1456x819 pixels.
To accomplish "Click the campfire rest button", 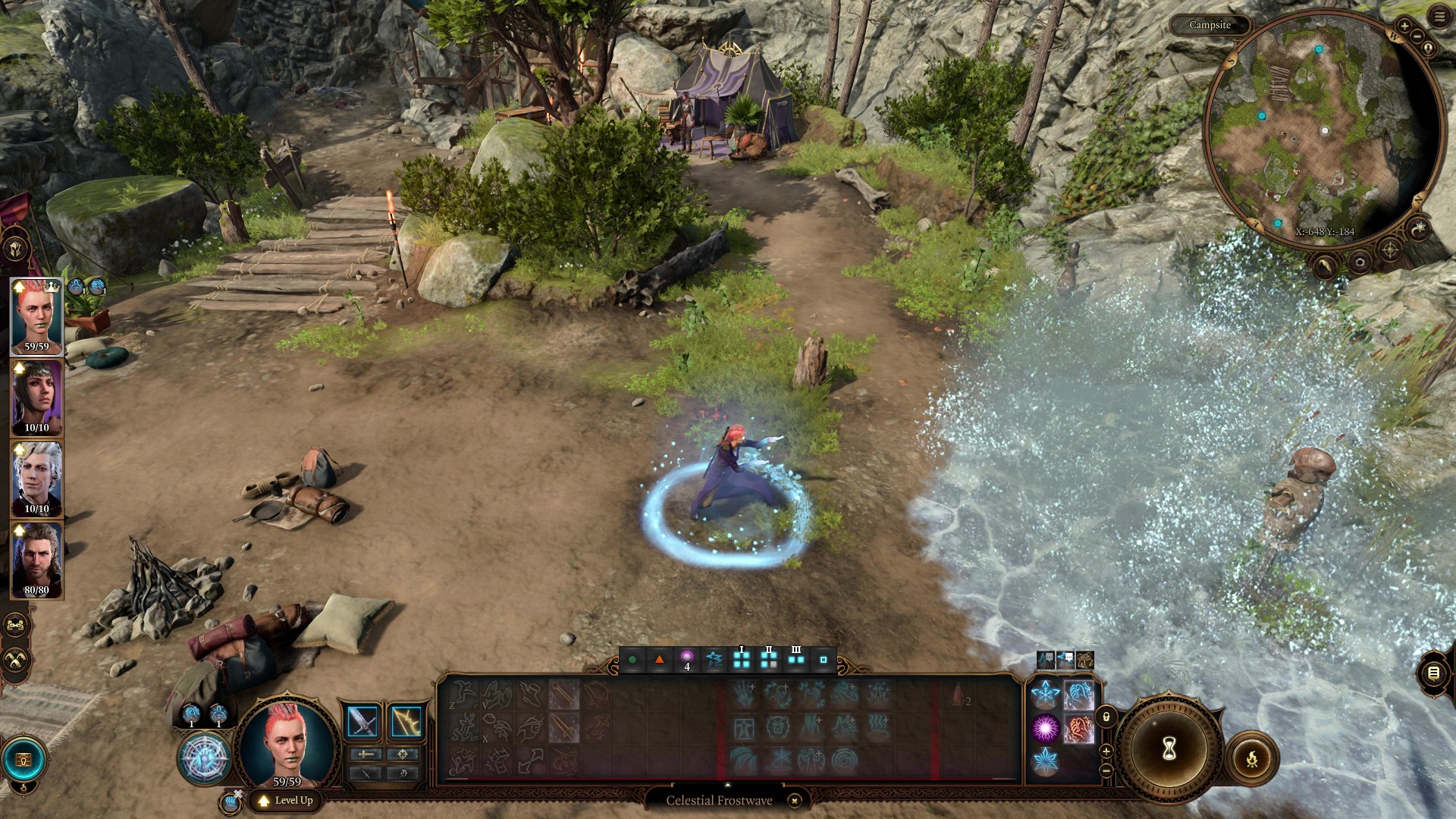I will pos(1251,758).
